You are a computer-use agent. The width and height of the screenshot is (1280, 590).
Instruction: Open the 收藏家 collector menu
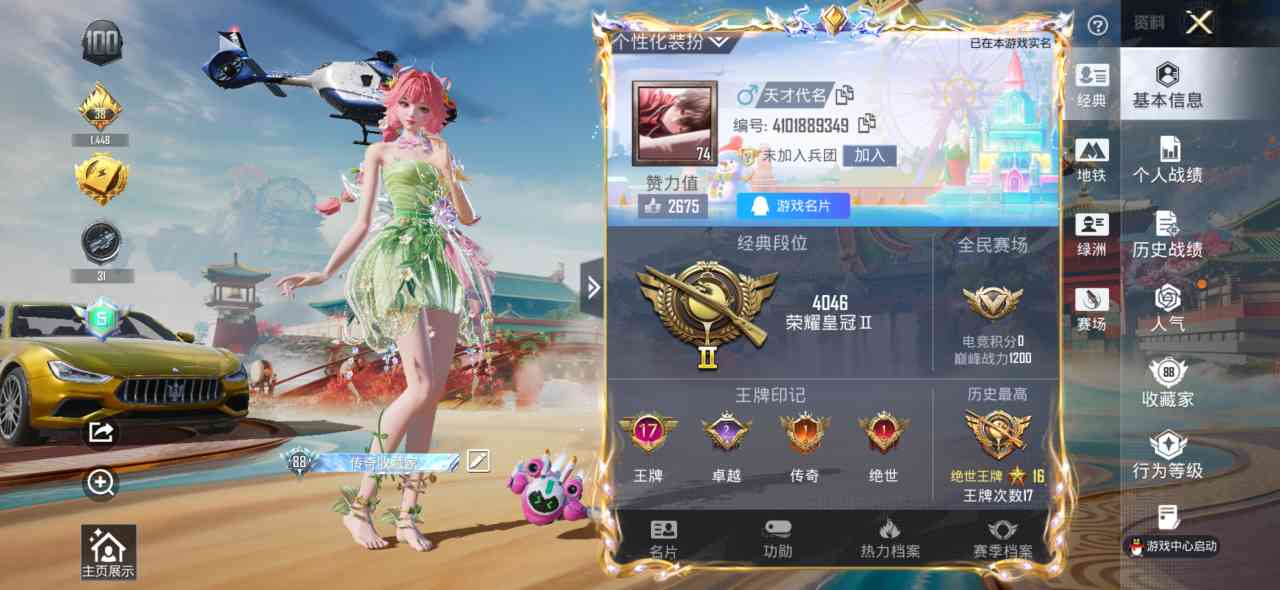point(1167,384)
